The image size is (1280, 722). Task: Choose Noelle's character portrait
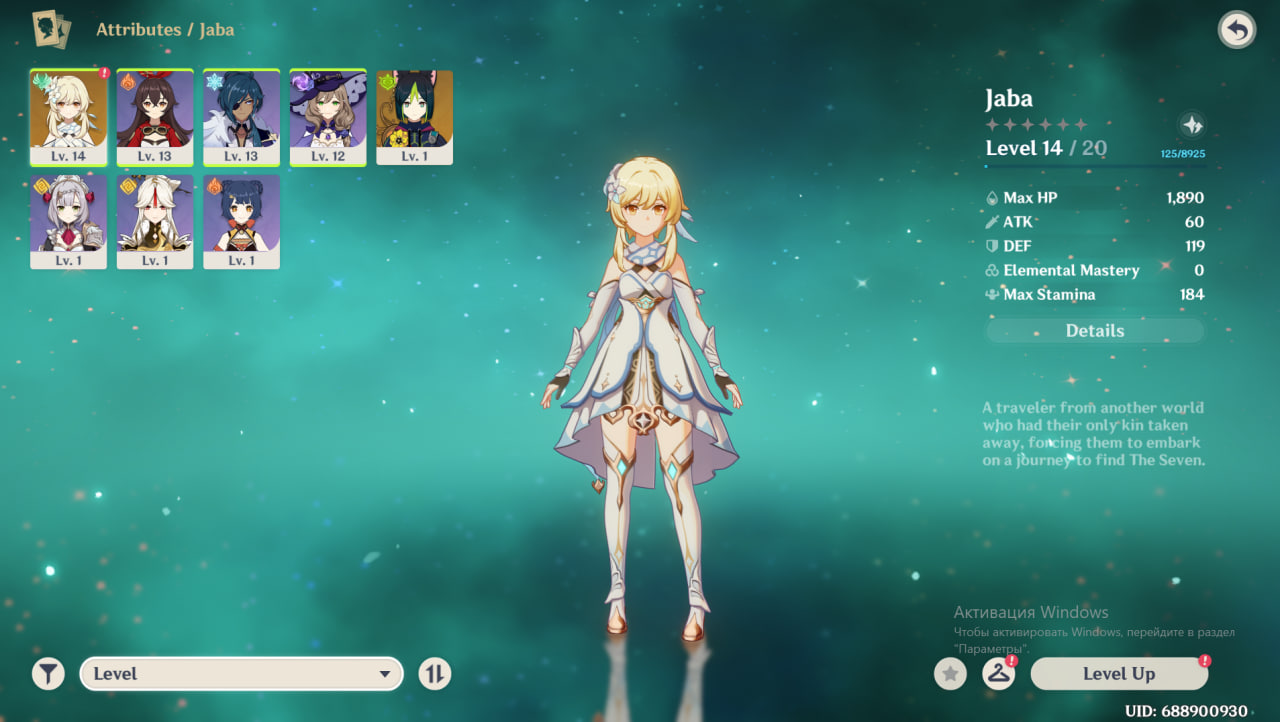pyautogui.click(x=68, y=221)
